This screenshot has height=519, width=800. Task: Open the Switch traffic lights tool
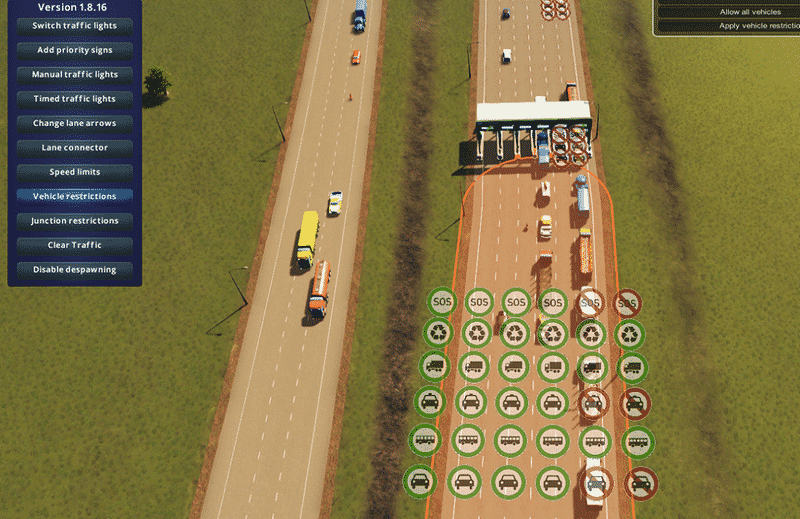[x=74, y=25]
